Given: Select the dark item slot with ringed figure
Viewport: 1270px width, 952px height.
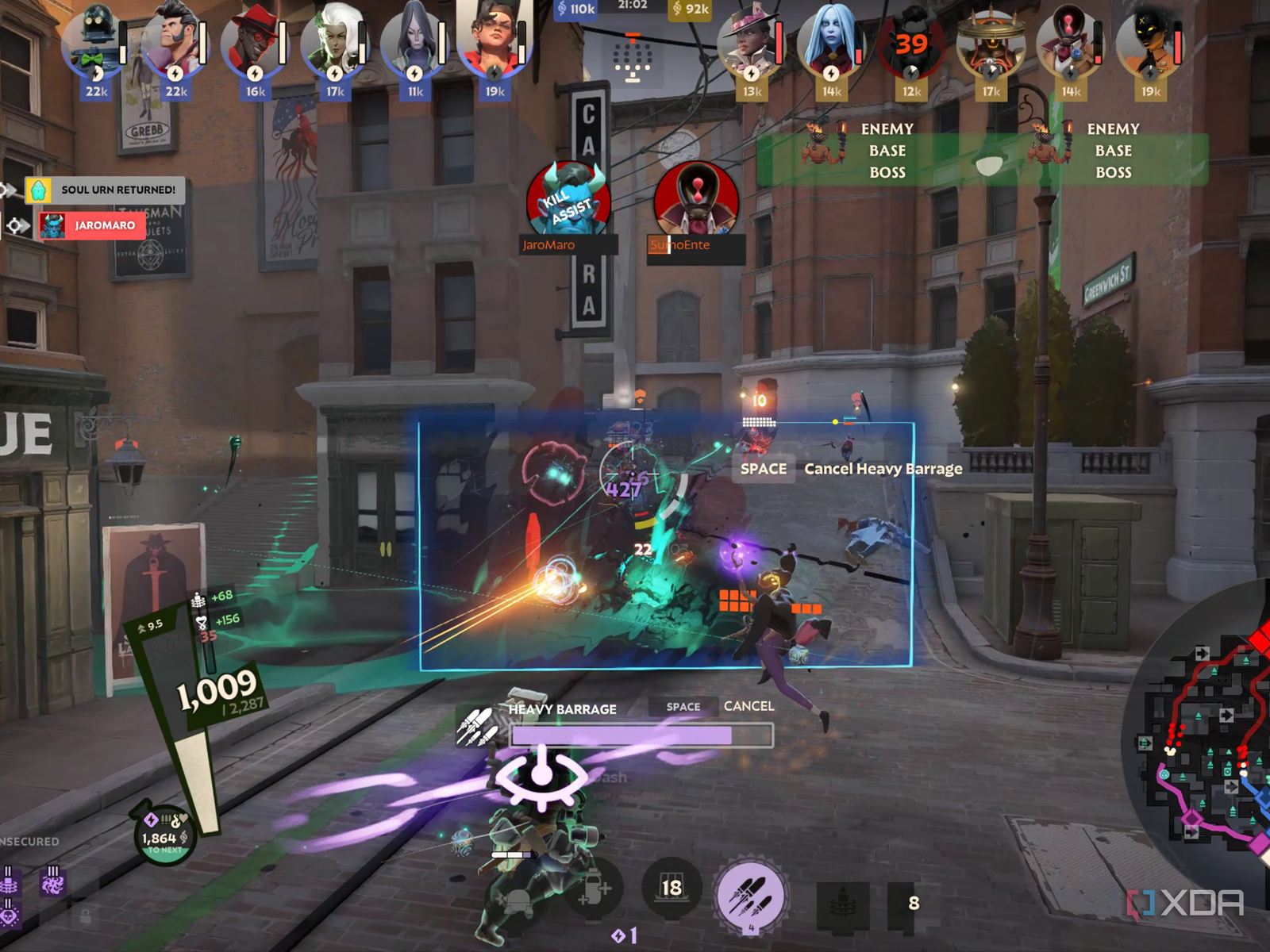Looking at the screenshot, I should [842, 903].
